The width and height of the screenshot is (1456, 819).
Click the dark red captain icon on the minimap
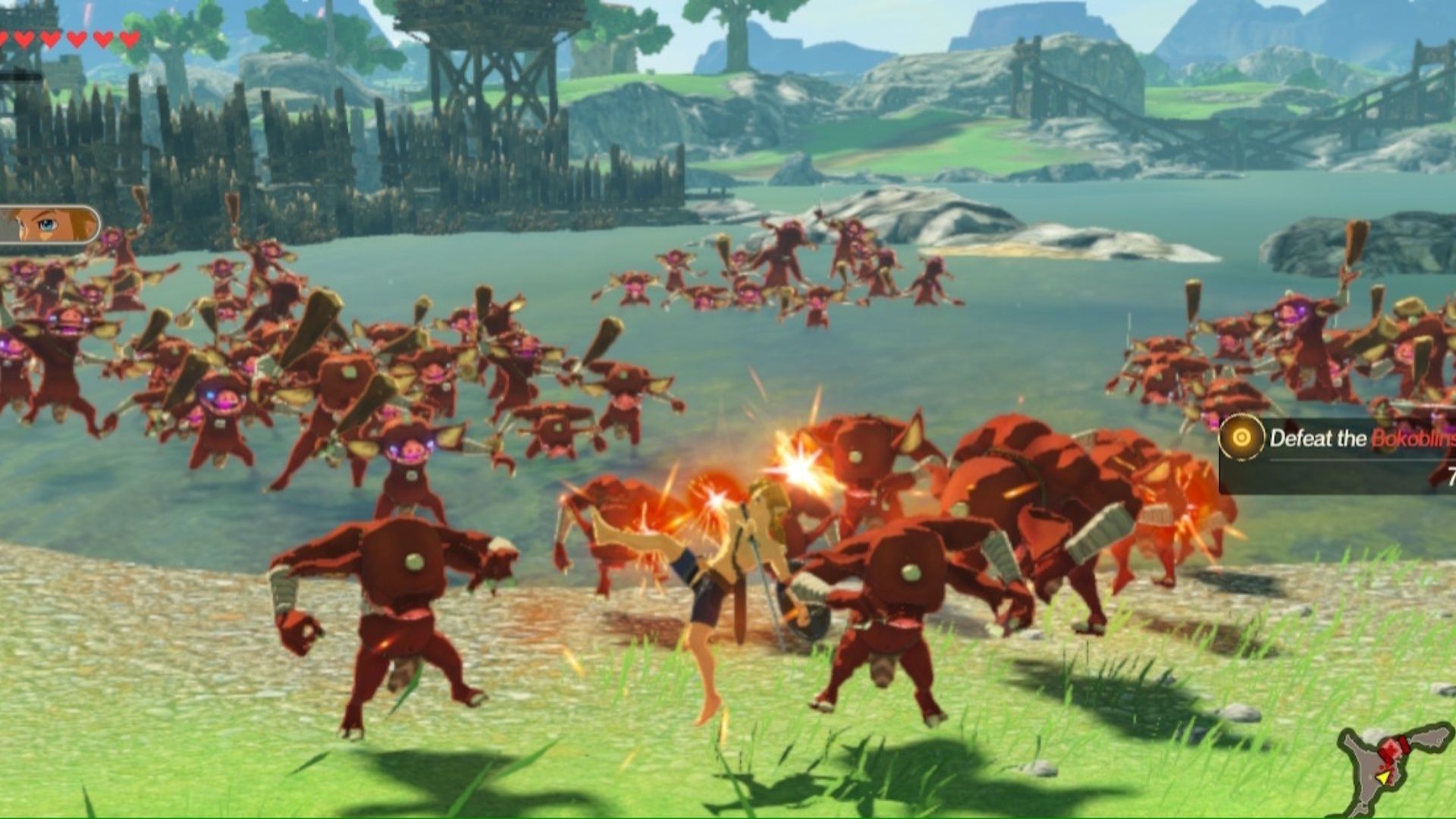pos(1405,743)
